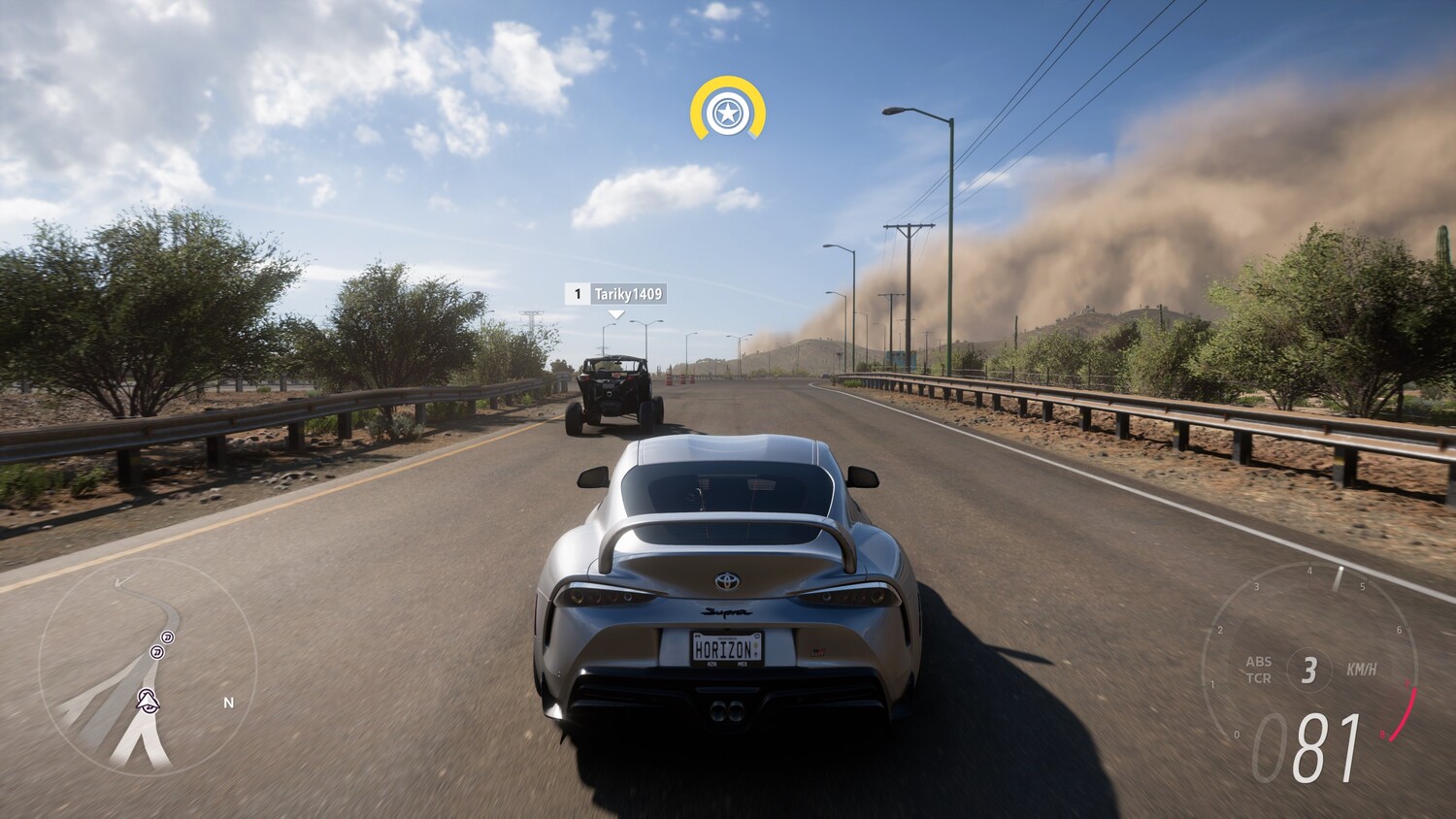Click the upper Drivatar marker on the minimap
Image resolution: width=1456 pixels, height=819 pixels.
(x=166, y=638)
